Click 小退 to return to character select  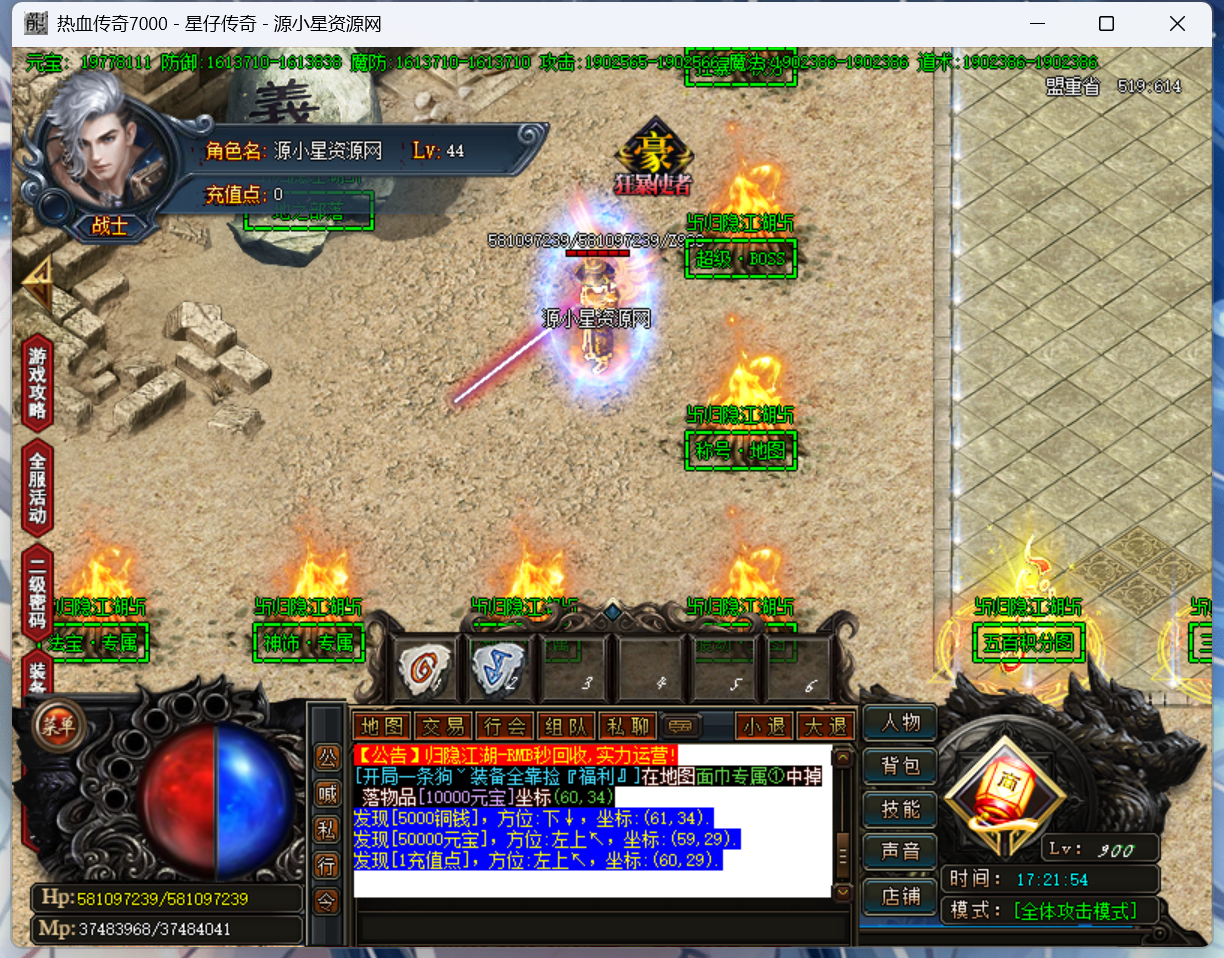point(764,726)
